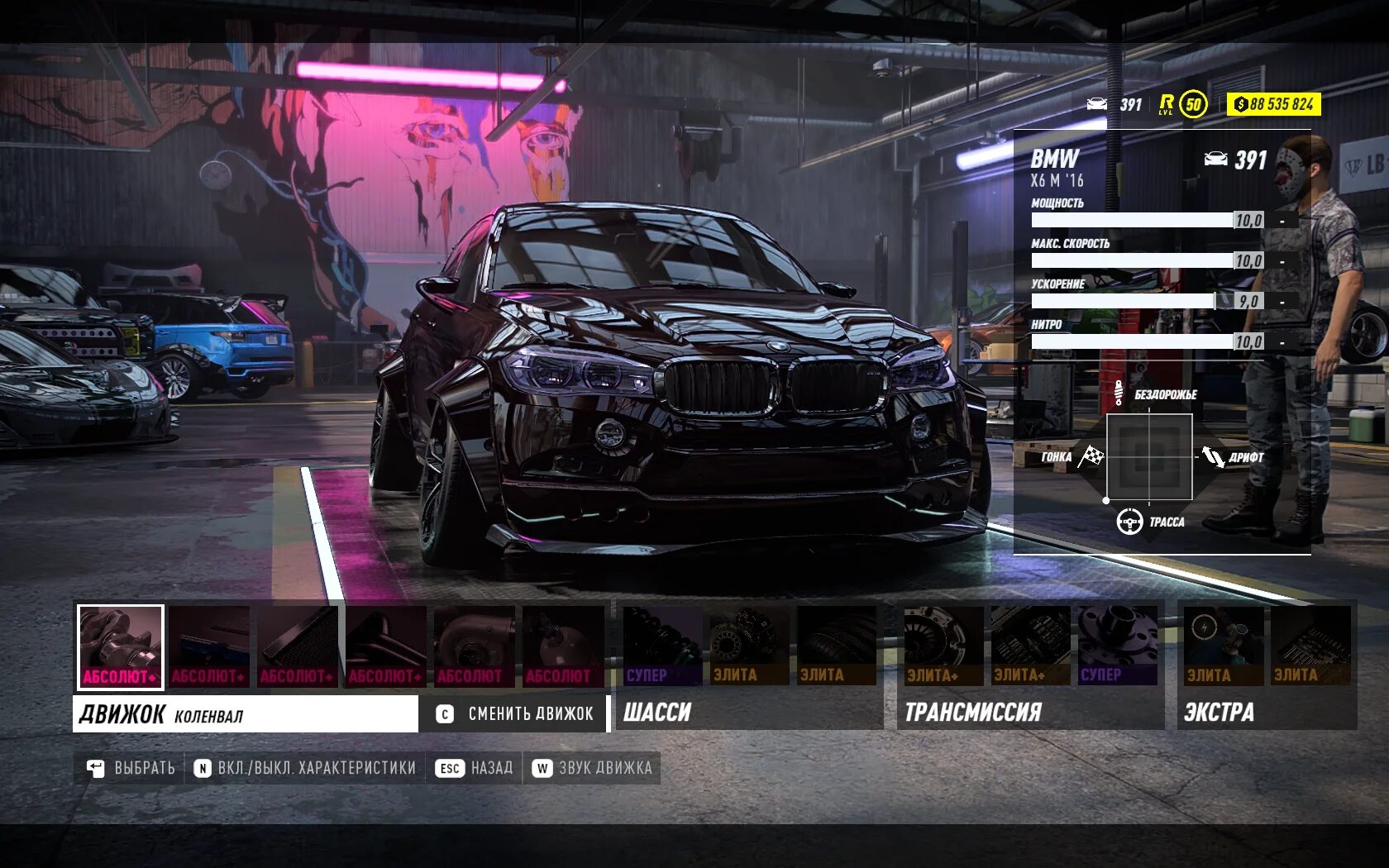Viewport: 1389px width, 868px height.
Task: Select the crankshaft engine part slot
Action: pyautogui.click(x=121, y=646)
